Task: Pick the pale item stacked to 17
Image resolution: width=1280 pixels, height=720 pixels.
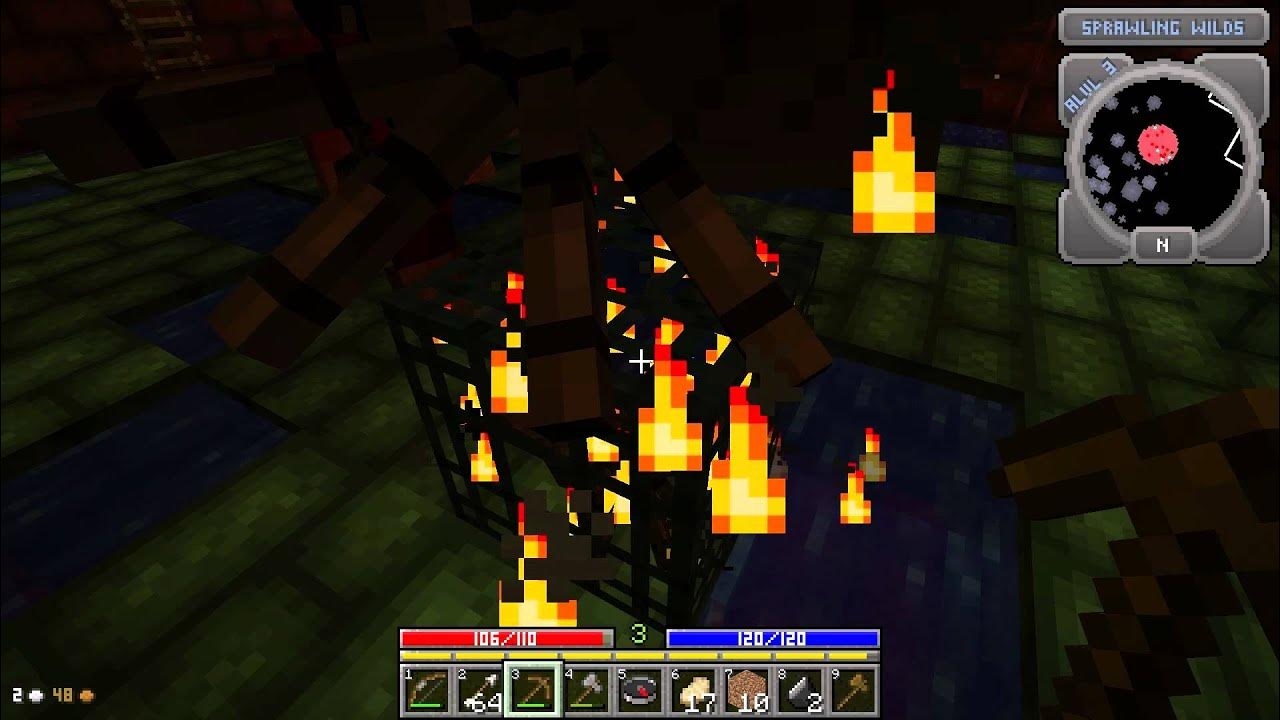Action: pos(695,691)
